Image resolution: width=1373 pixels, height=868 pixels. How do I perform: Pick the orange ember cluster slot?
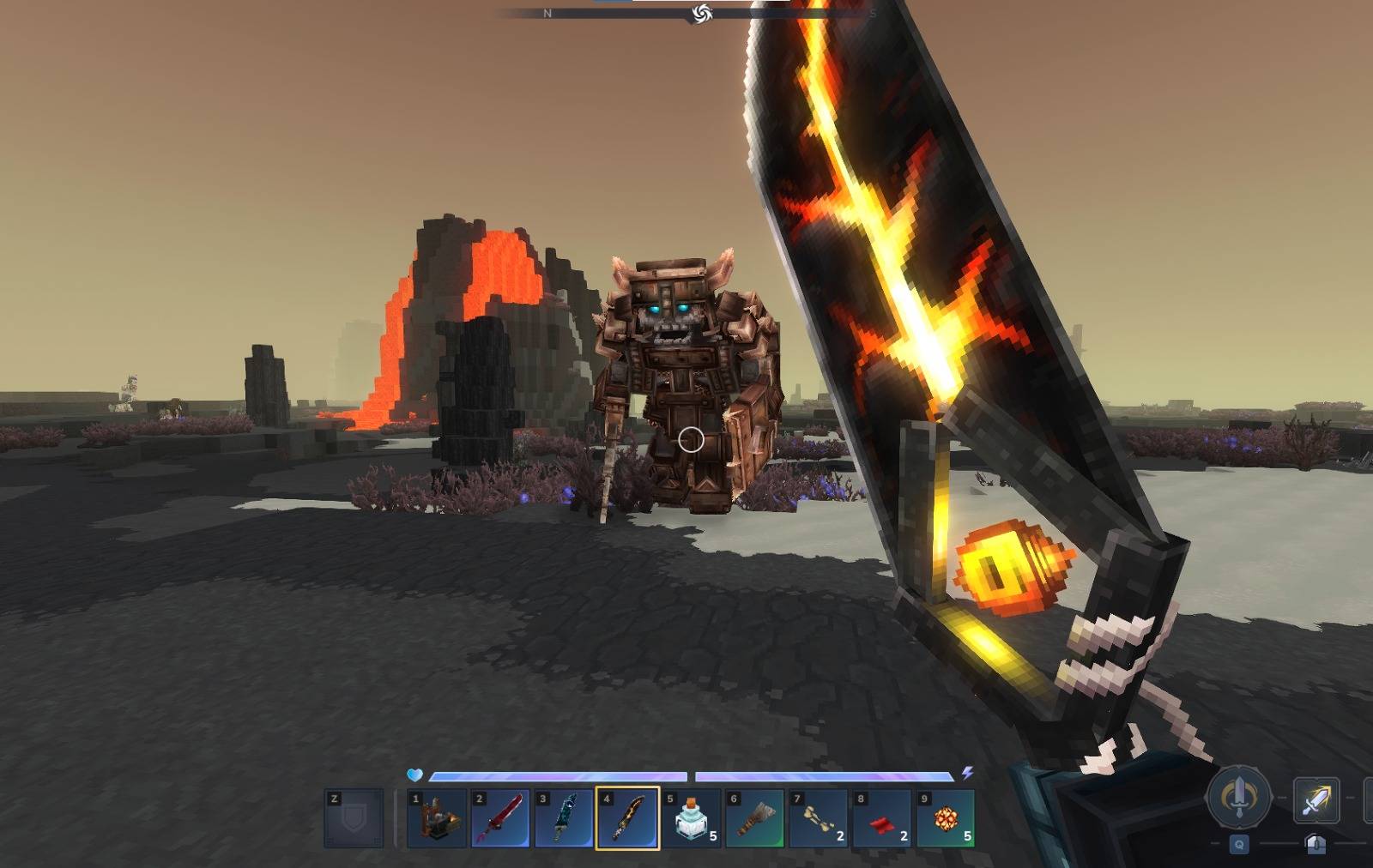(945, 818)
